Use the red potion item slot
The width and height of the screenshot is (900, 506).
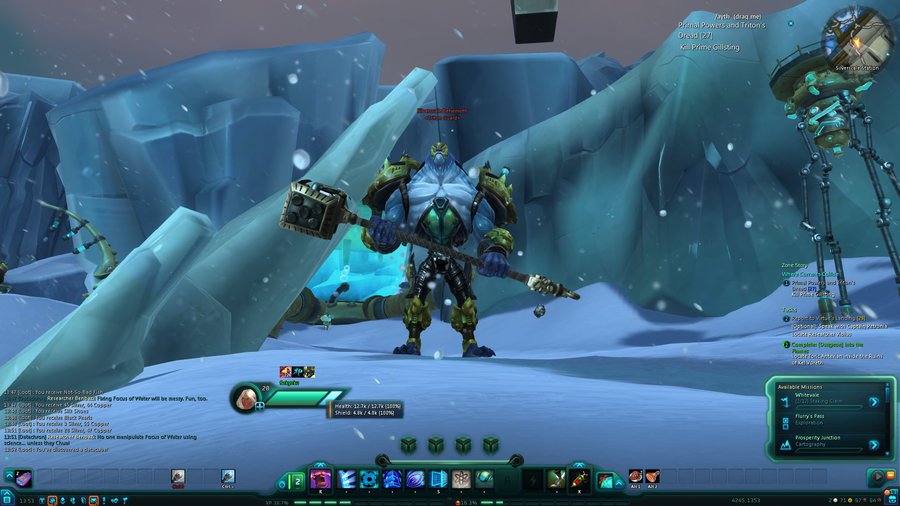[x=578, y=479]
